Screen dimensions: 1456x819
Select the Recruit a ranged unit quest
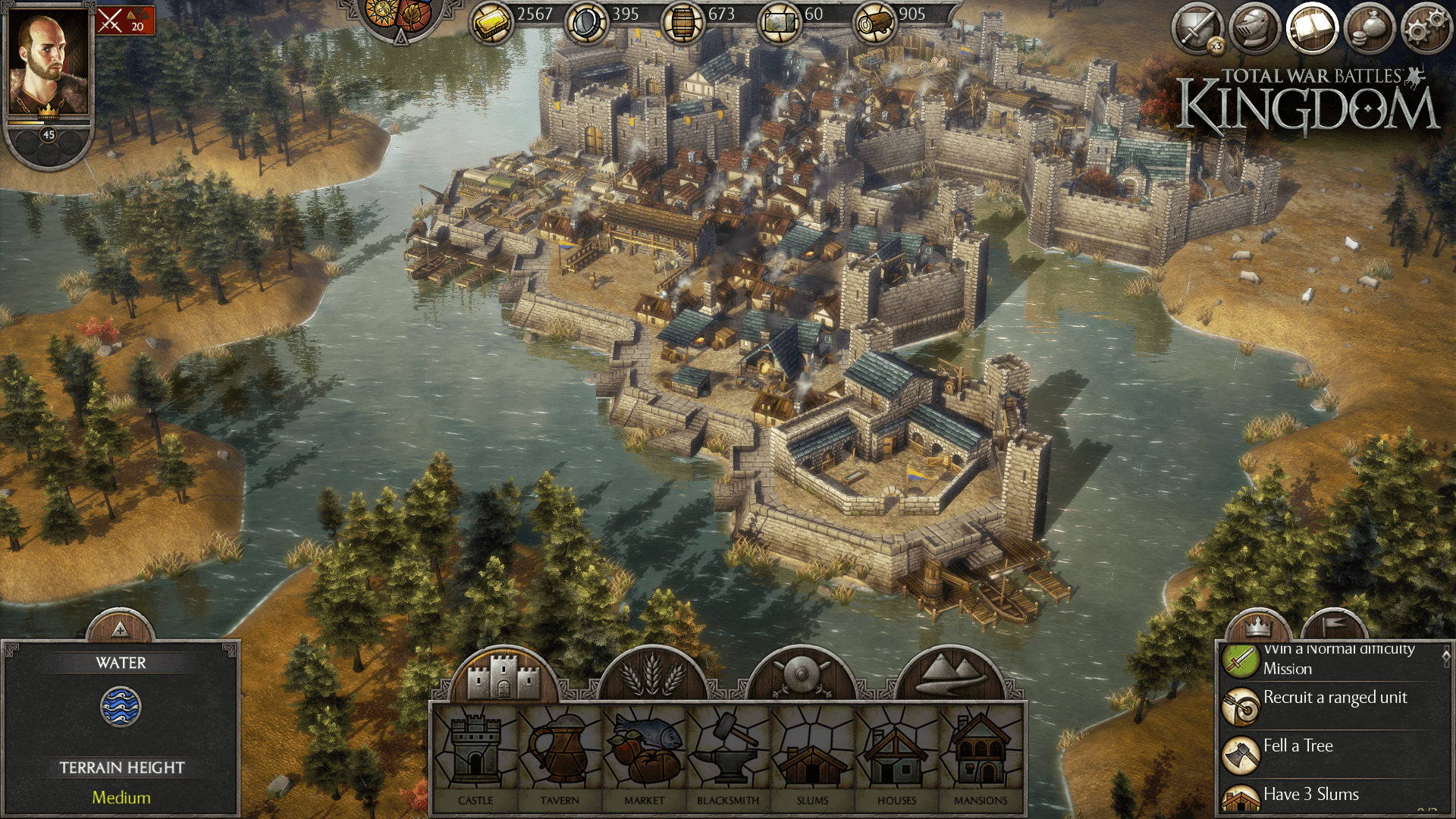(1334, 705)
